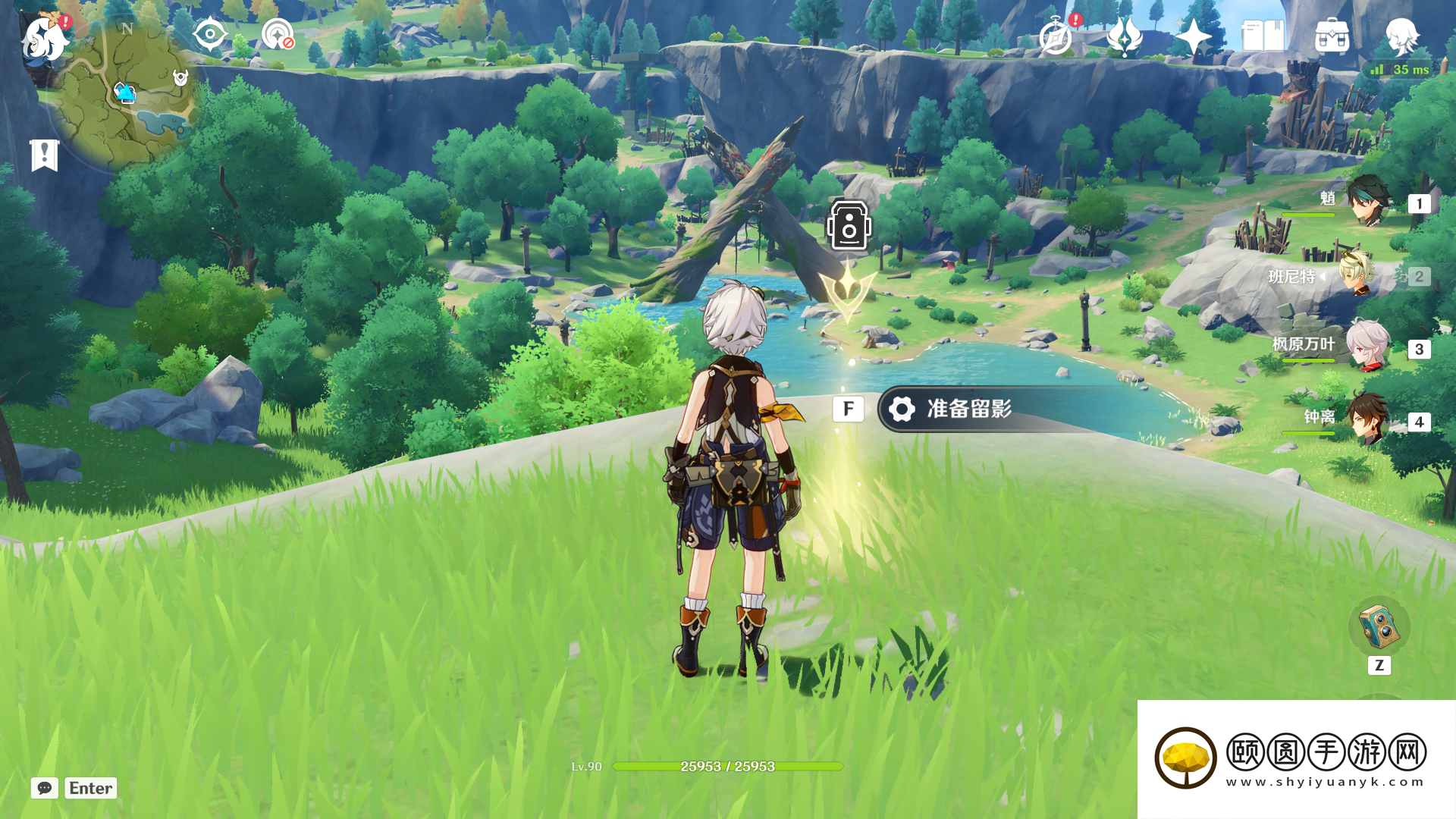Switch to party member 钟离

click(1367, 419)
